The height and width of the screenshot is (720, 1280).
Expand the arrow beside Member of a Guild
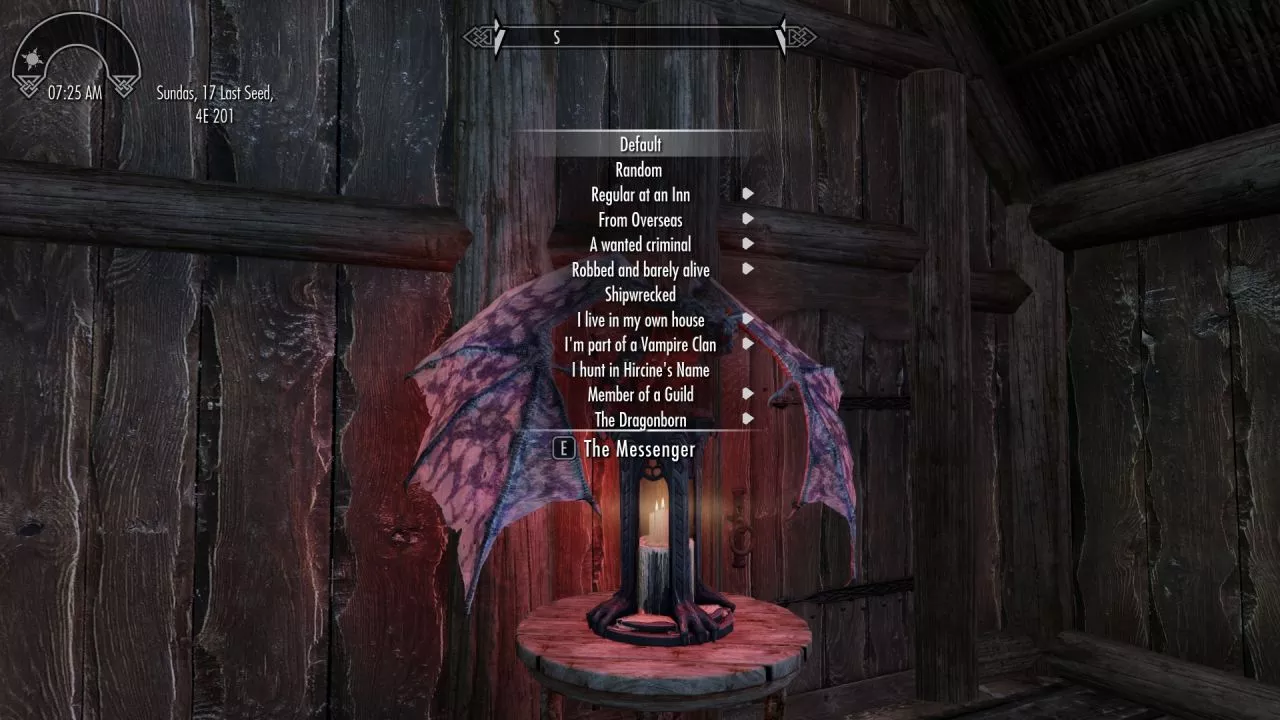pos(748,394)
